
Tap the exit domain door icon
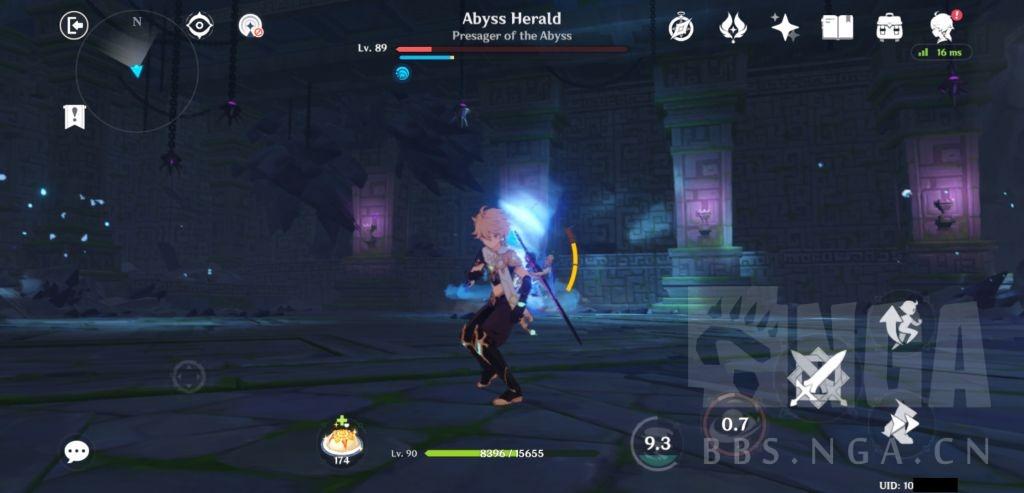pos(75,25)
